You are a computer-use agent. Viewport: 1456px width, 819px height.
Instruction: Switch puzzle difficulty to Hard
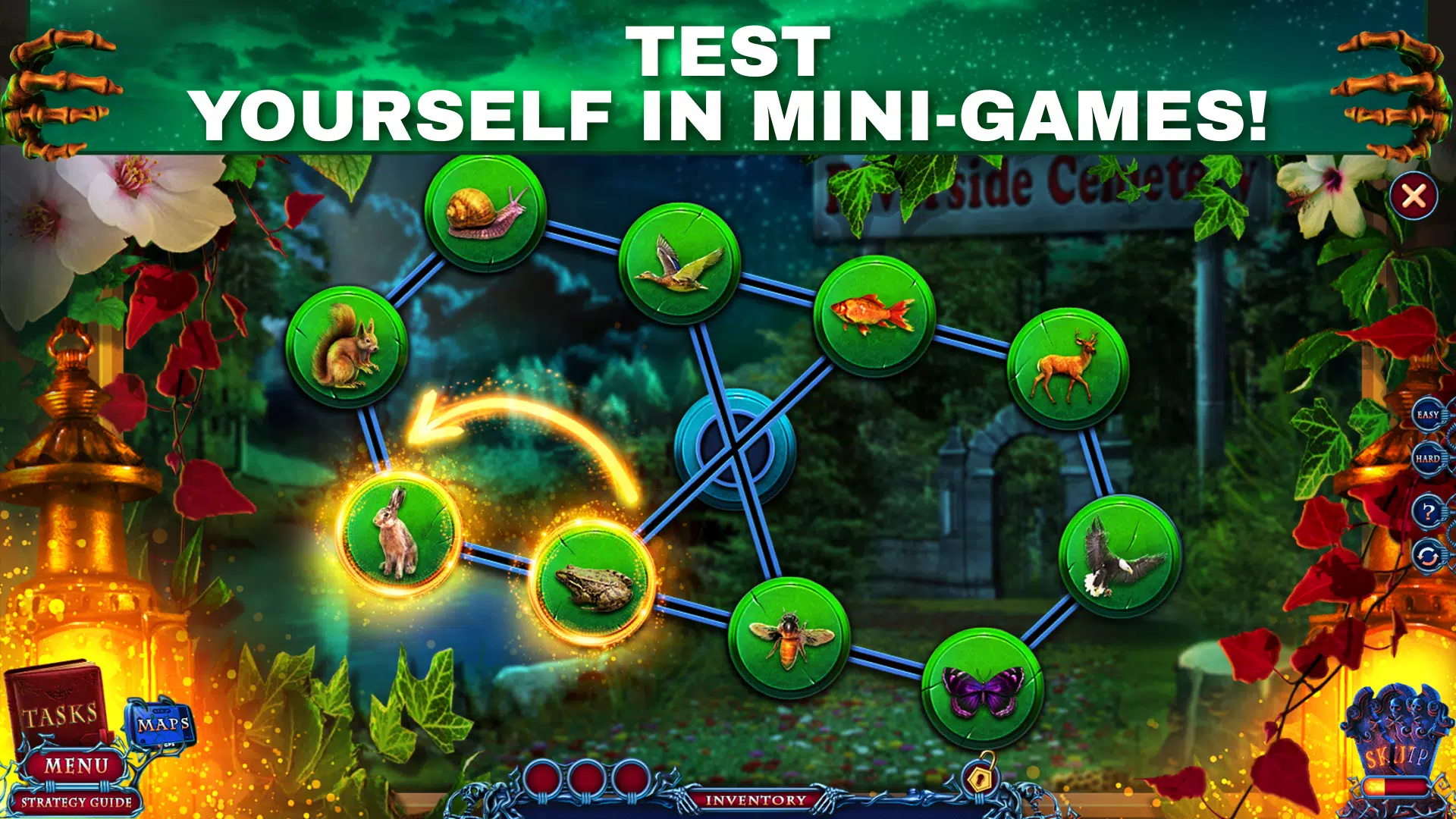(1428, 459)
